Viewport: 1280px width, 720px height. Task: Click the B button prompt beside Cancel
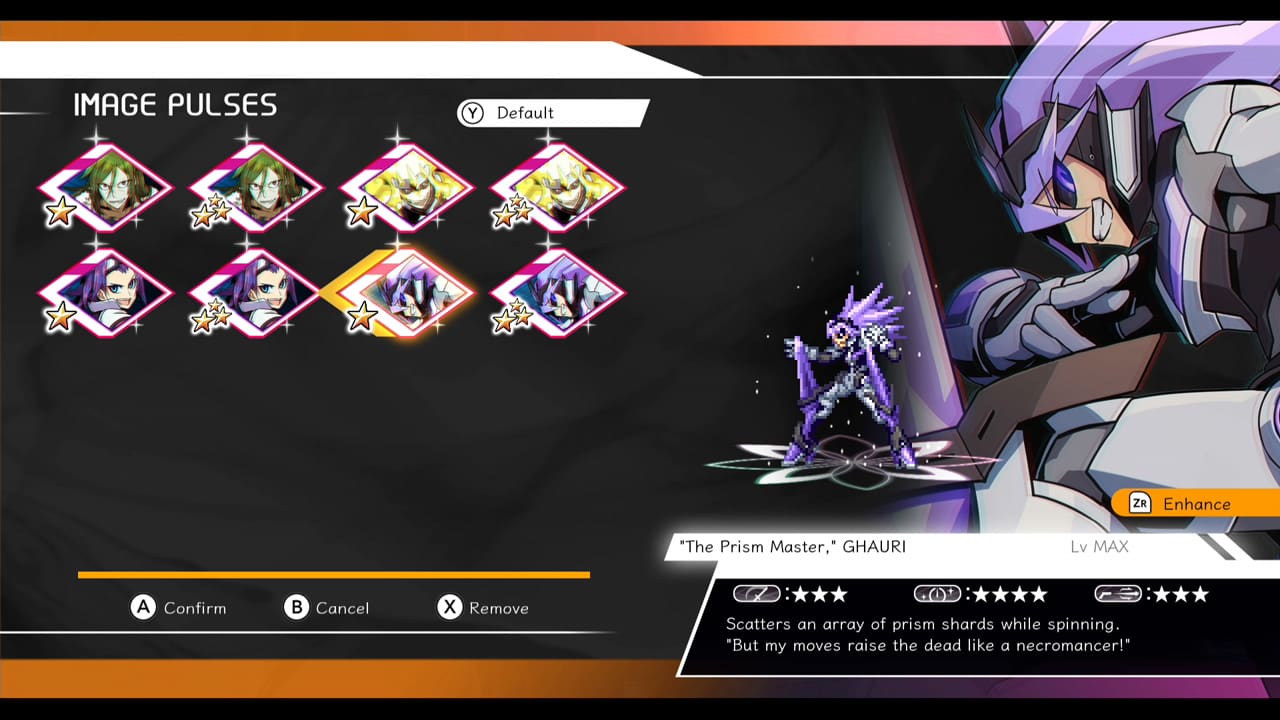(x=296, y=608)
